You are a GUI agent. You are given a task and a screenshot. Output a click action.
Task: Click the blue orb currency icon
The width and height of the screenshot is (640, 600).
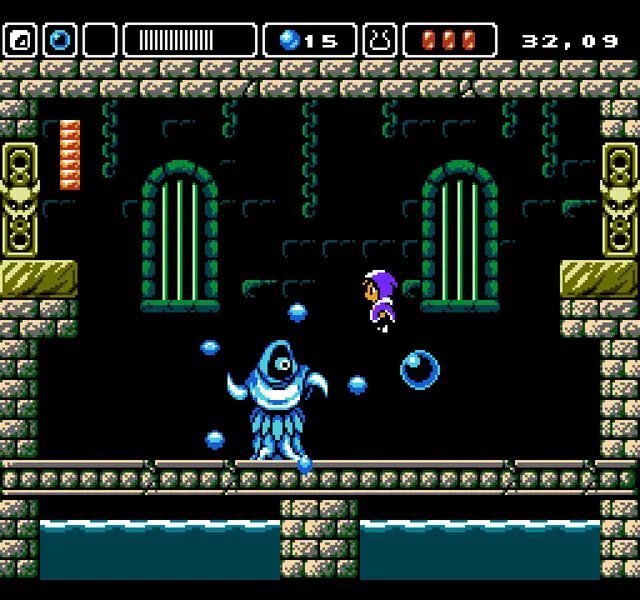tap(290, 40)
